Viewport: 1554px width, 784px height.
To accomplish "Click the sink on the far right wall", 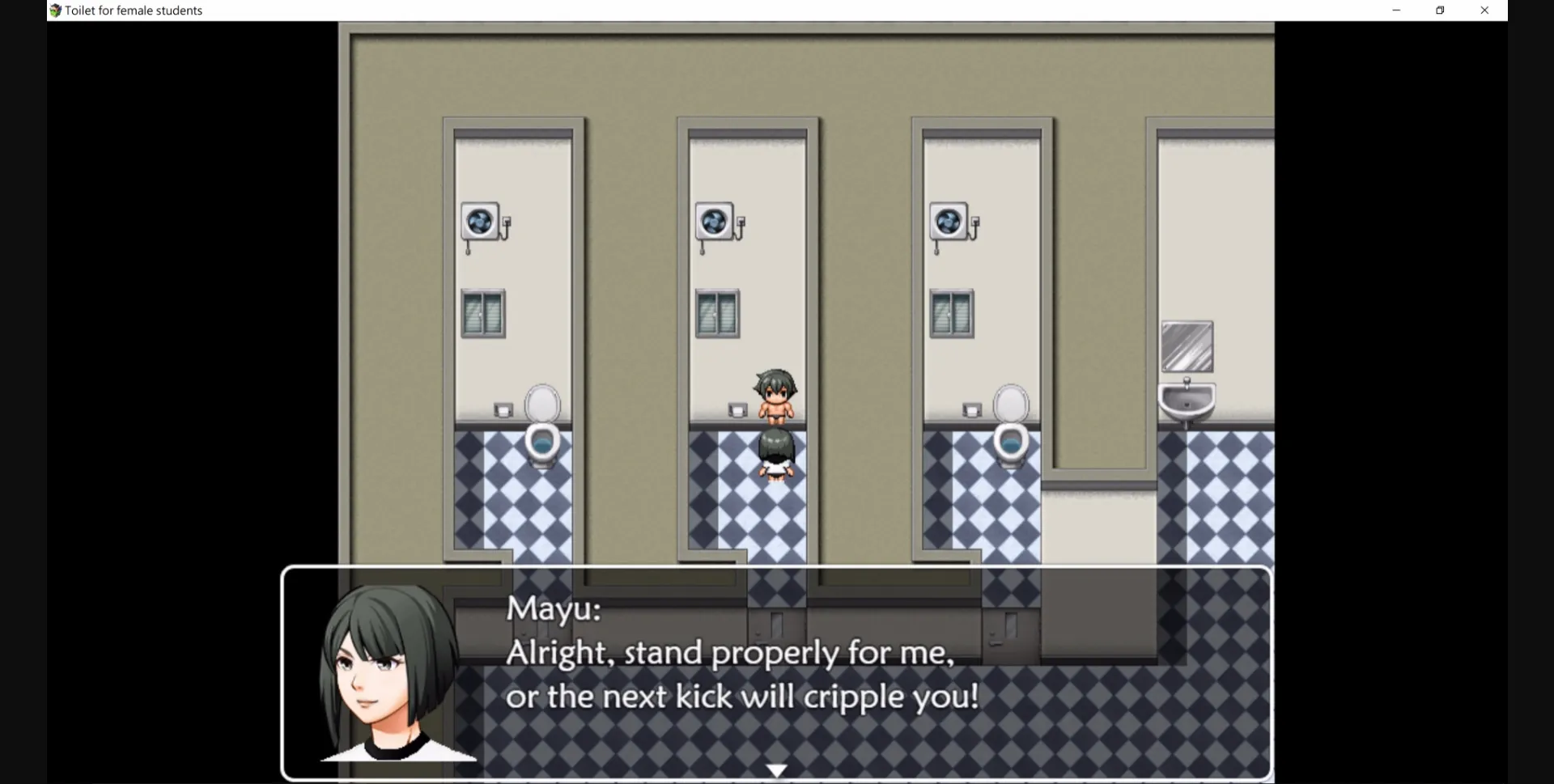I will coord(1187,399).
